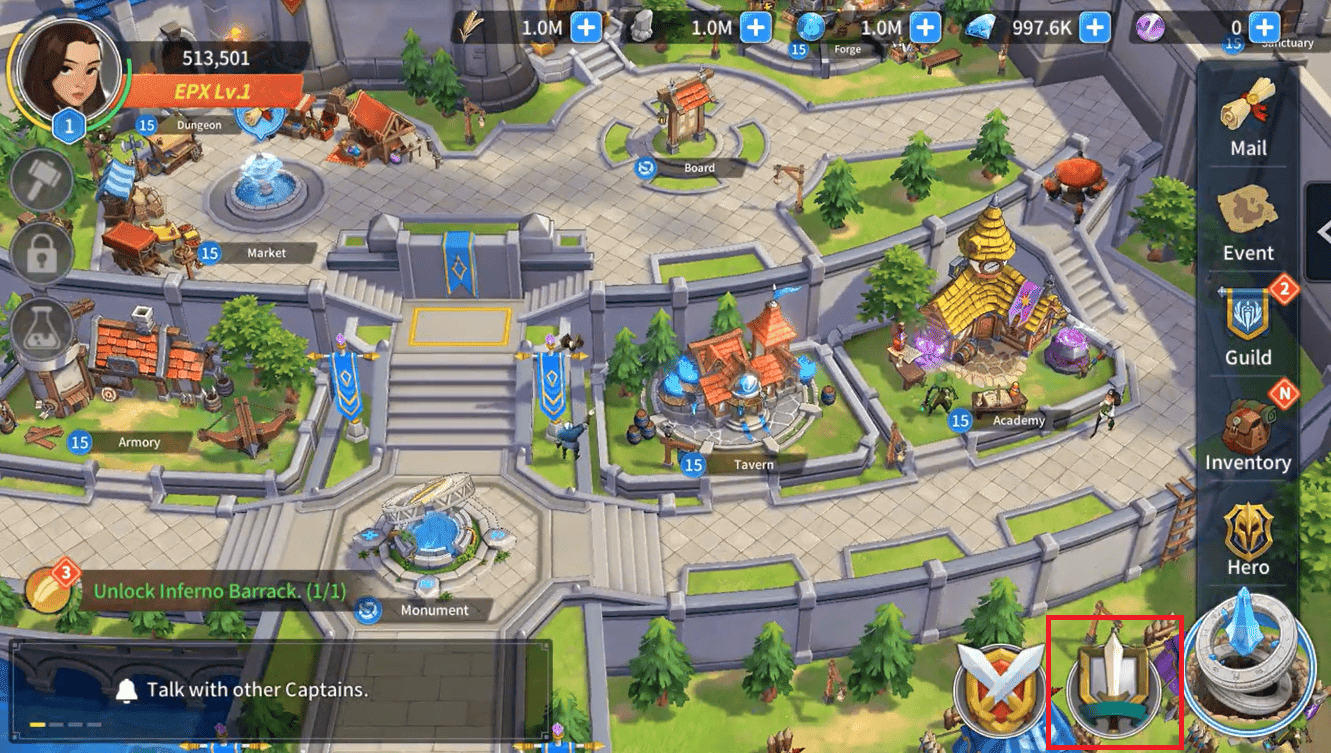1331x753 pixels.
Task: Show the Hero helmet menu
Action: pos(1248,540)
